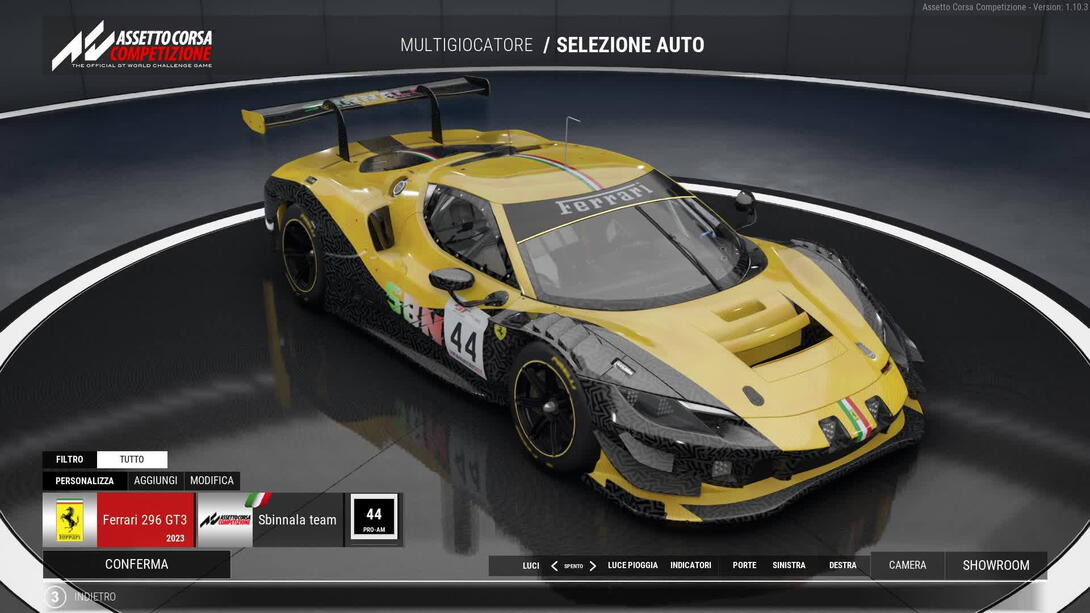
Task: Confirm car selection with Conferma
Action: (137, 564)
